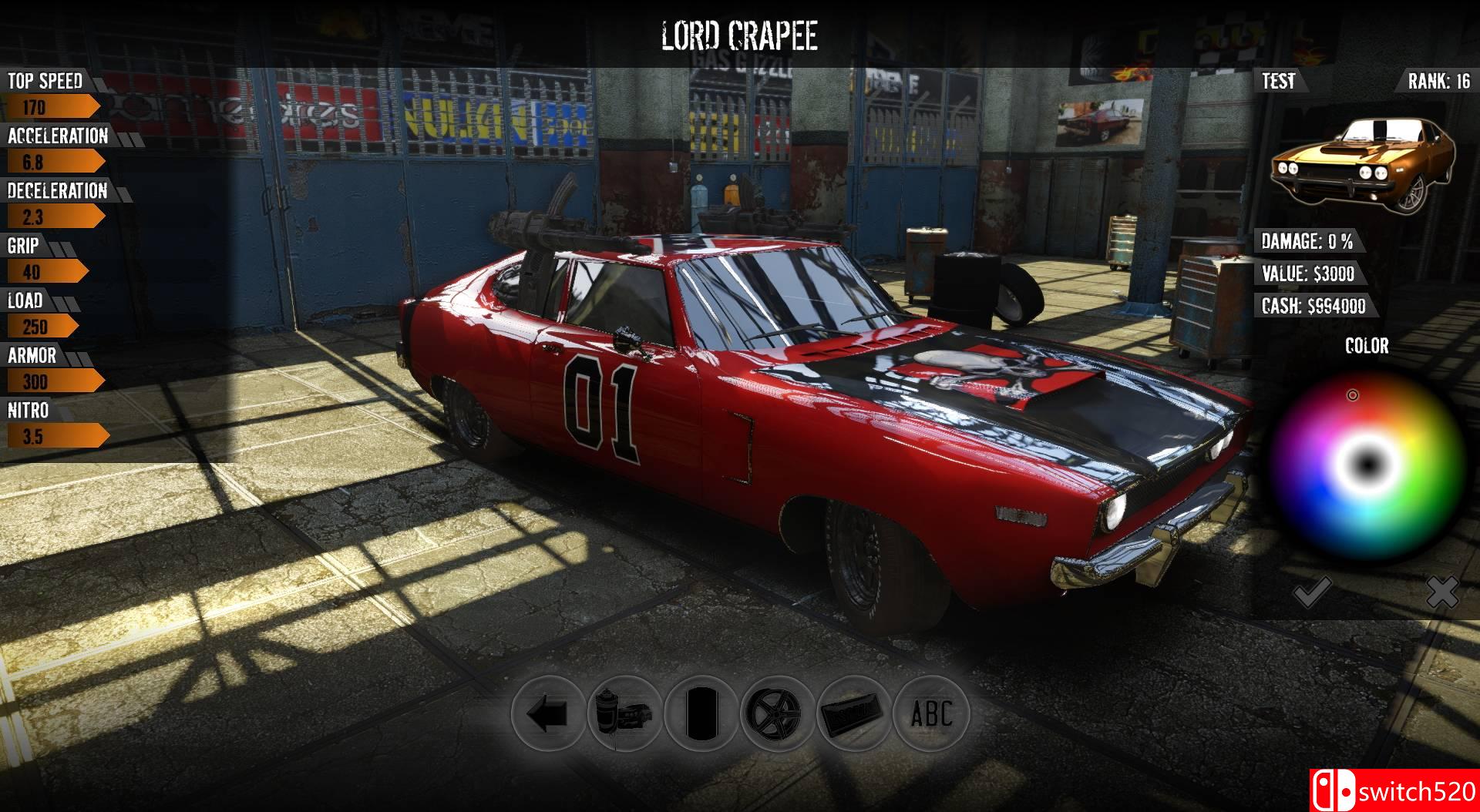Choose the license plate option
1480x812 pixels.
click(x=854, y=713)
